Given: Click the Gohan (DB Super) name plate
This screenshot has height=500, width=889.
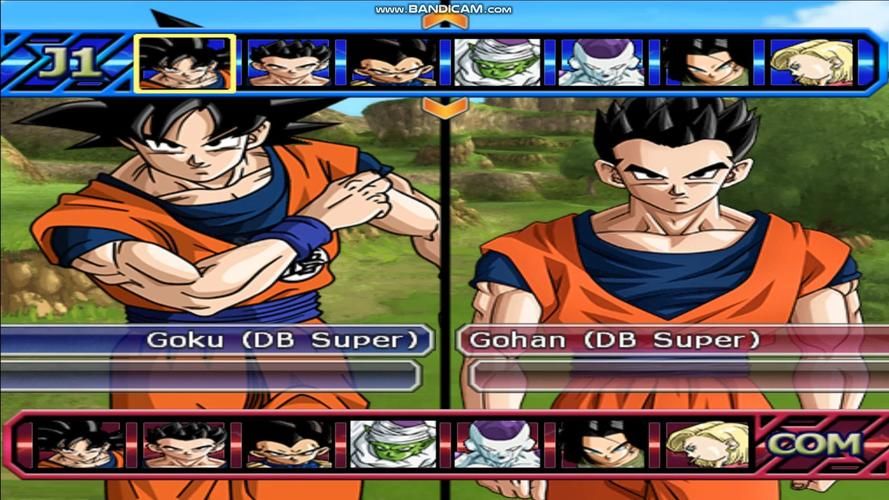Looking at the screenshot, I should 608,340.
